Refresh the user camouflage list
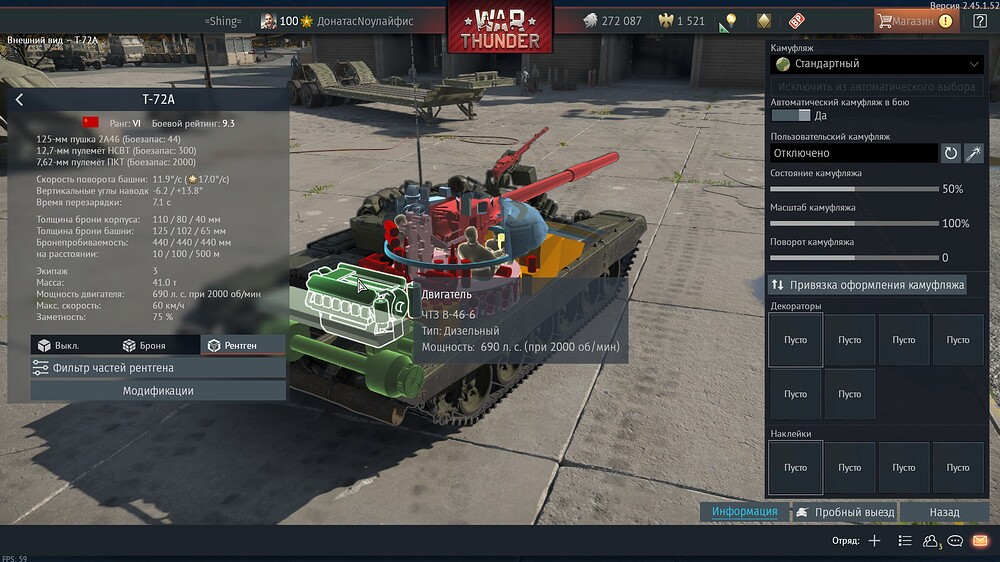Screen dimensions: 1000x562 pyautogui.click(x=950, y=153)
